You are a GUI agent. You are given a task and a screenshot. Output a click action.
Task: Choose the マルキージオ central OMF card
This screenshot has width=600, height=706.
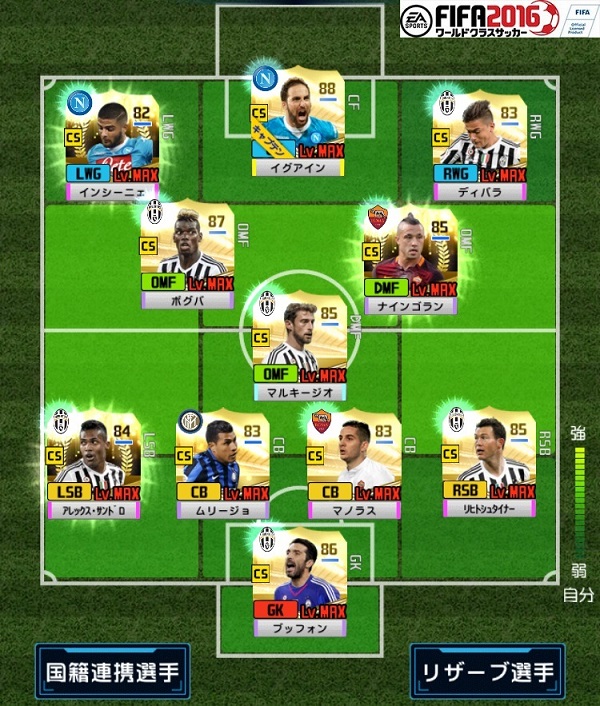[x=299, y=343]
